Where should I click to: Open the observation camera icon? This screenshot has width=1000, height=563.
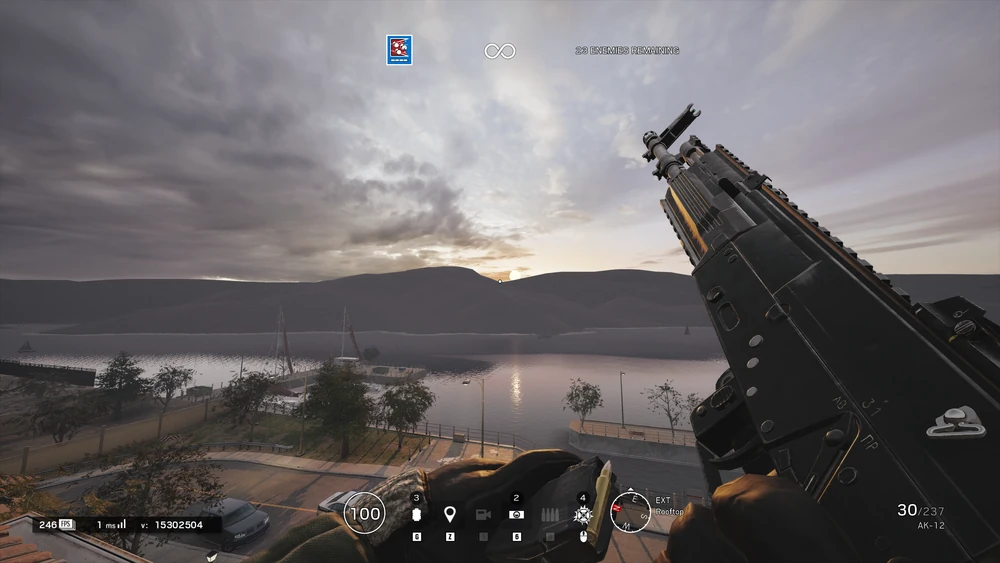coord(483,514)
